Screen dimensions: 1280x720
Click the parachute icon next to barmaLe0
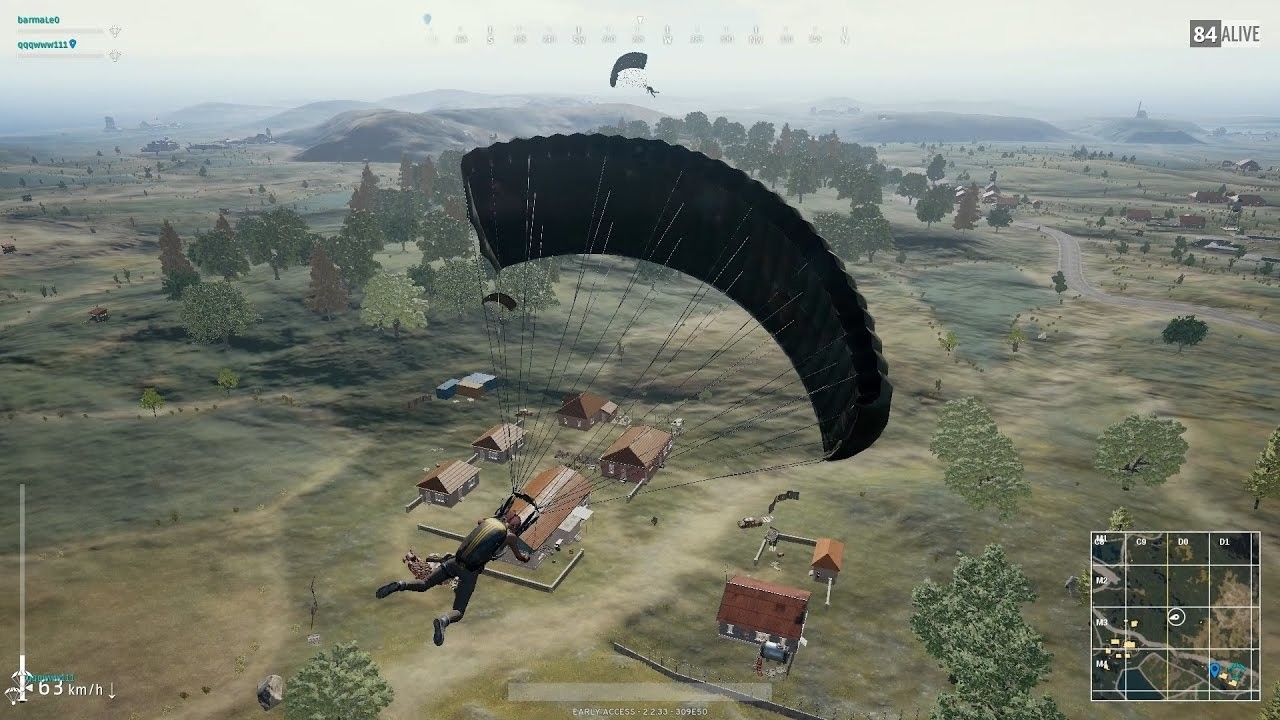[115, 30]
